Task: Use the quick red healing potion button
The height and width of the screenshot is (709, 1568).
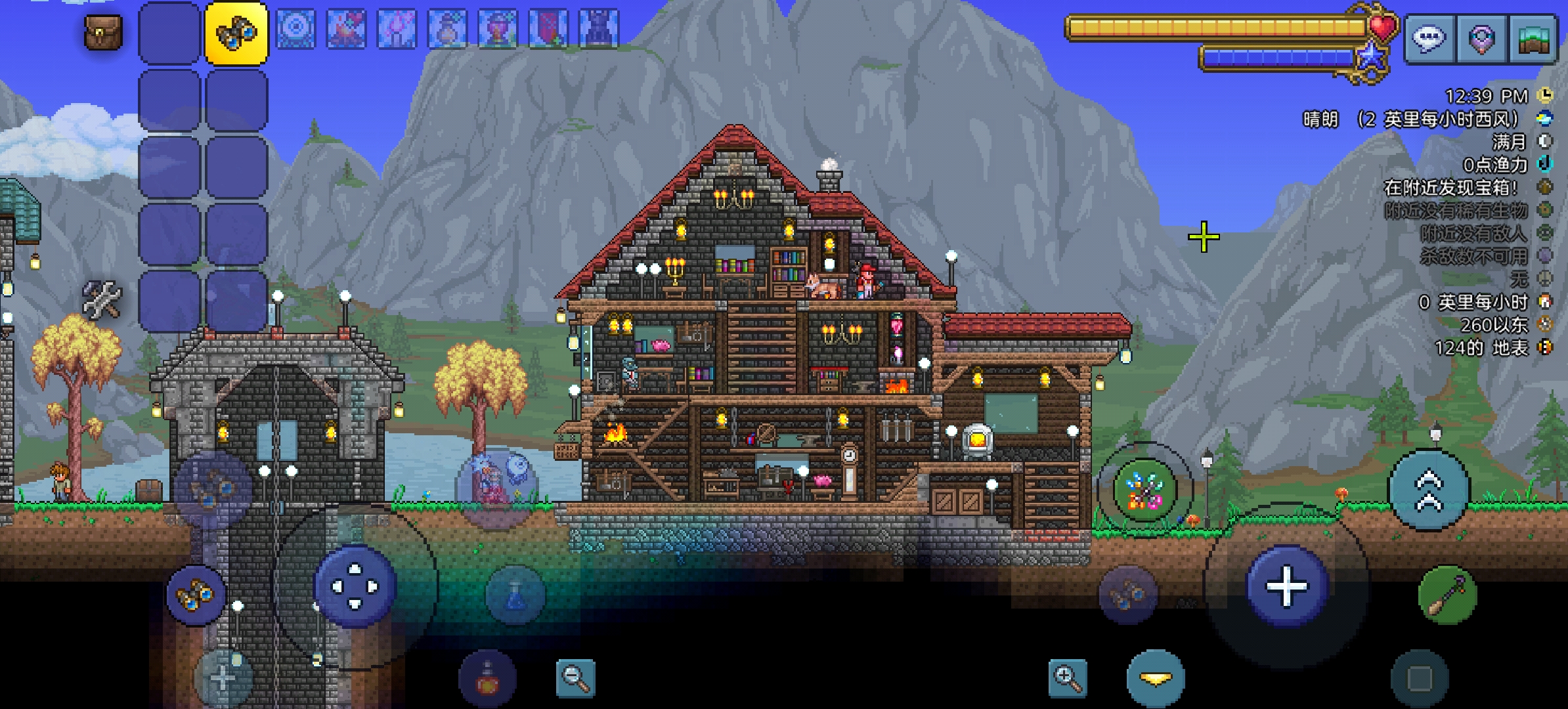Action: pos(487,679)
